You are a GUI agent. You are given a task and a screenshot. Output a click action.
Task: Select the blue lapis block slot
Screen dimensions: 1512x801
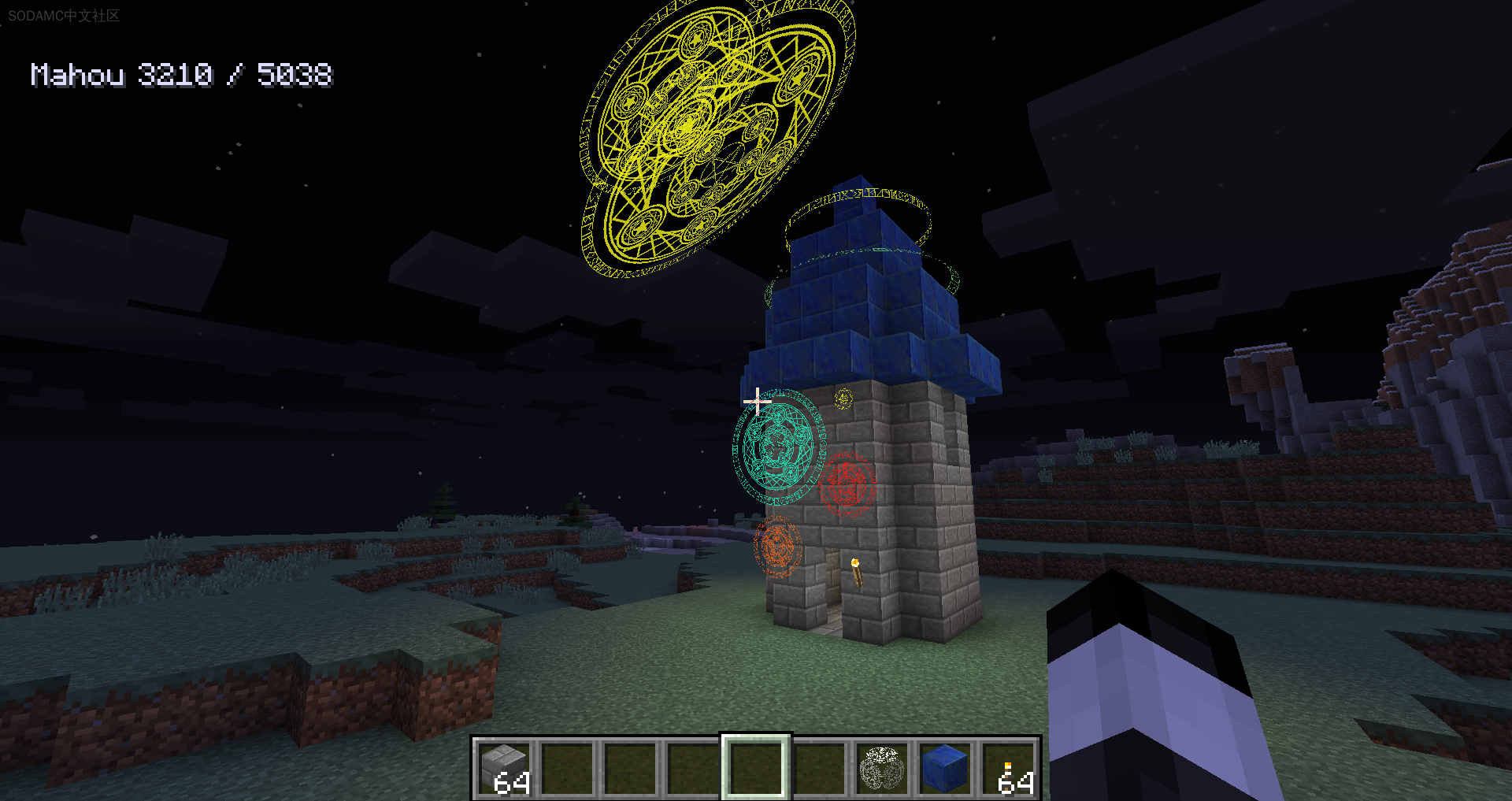pyautogui.click(x=944, y=767)
